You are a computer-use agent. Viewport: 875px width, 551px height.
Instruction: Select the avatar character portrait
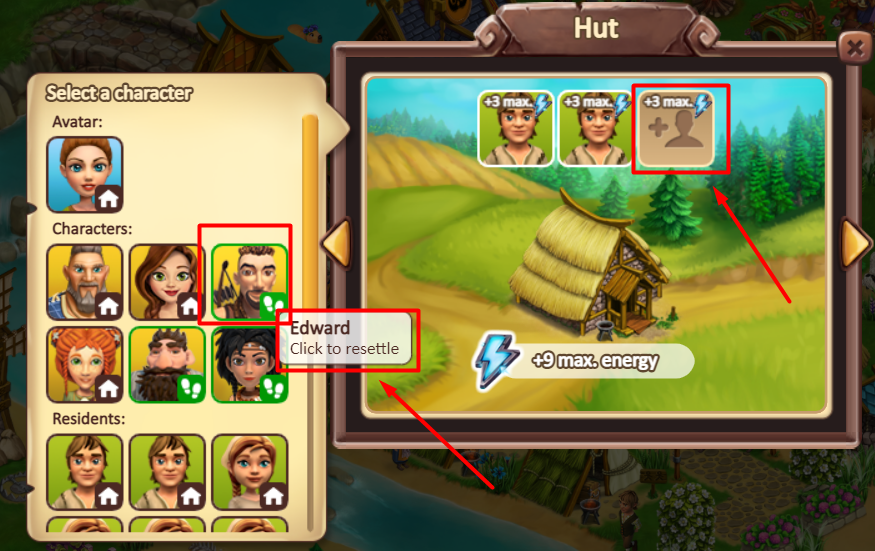click(85, 174)
